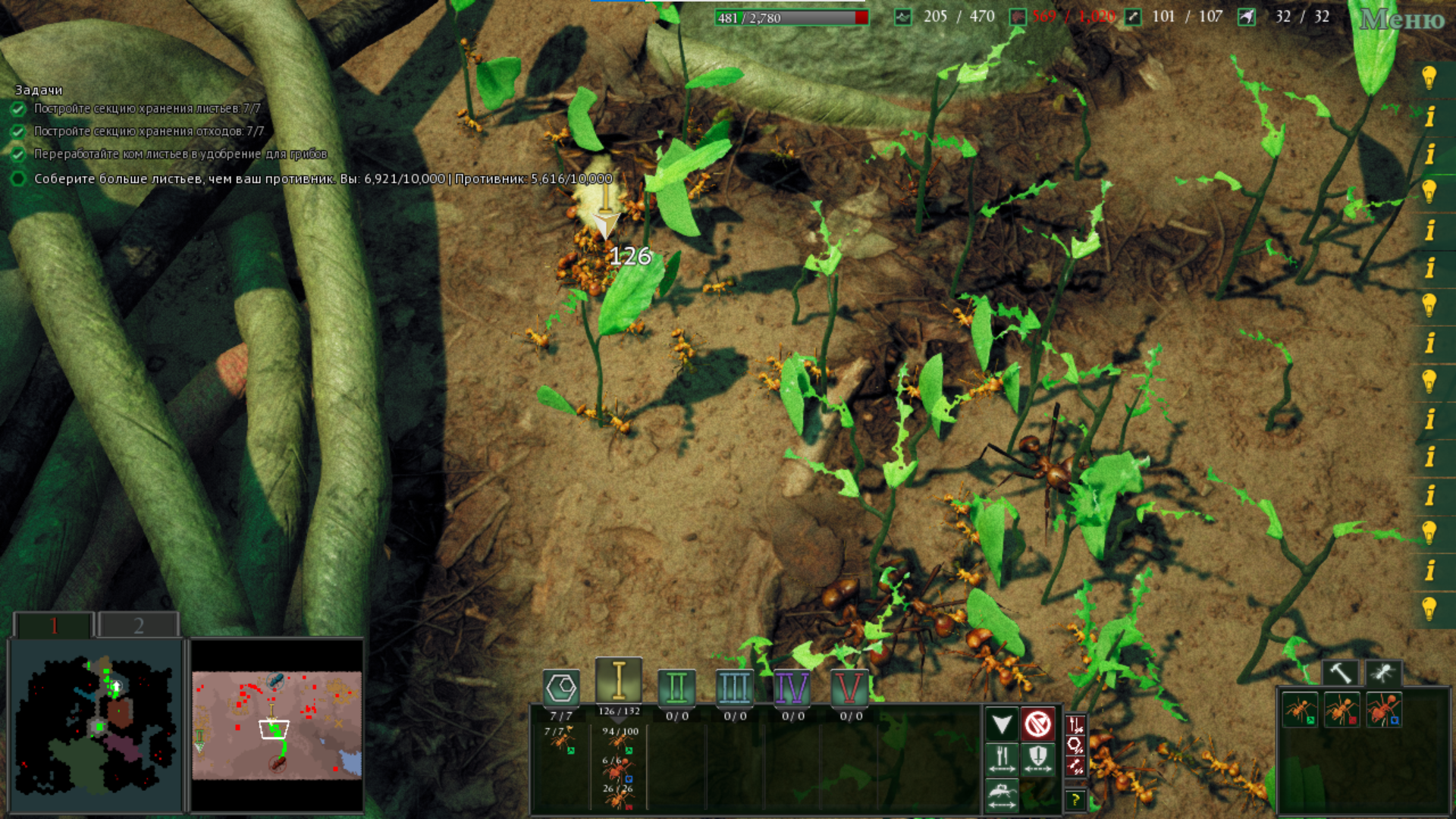This screenshot has height=819, width=1456.
Task: Toggle the fork-and-knife gather behaviour button
Action: (1002, 759)
